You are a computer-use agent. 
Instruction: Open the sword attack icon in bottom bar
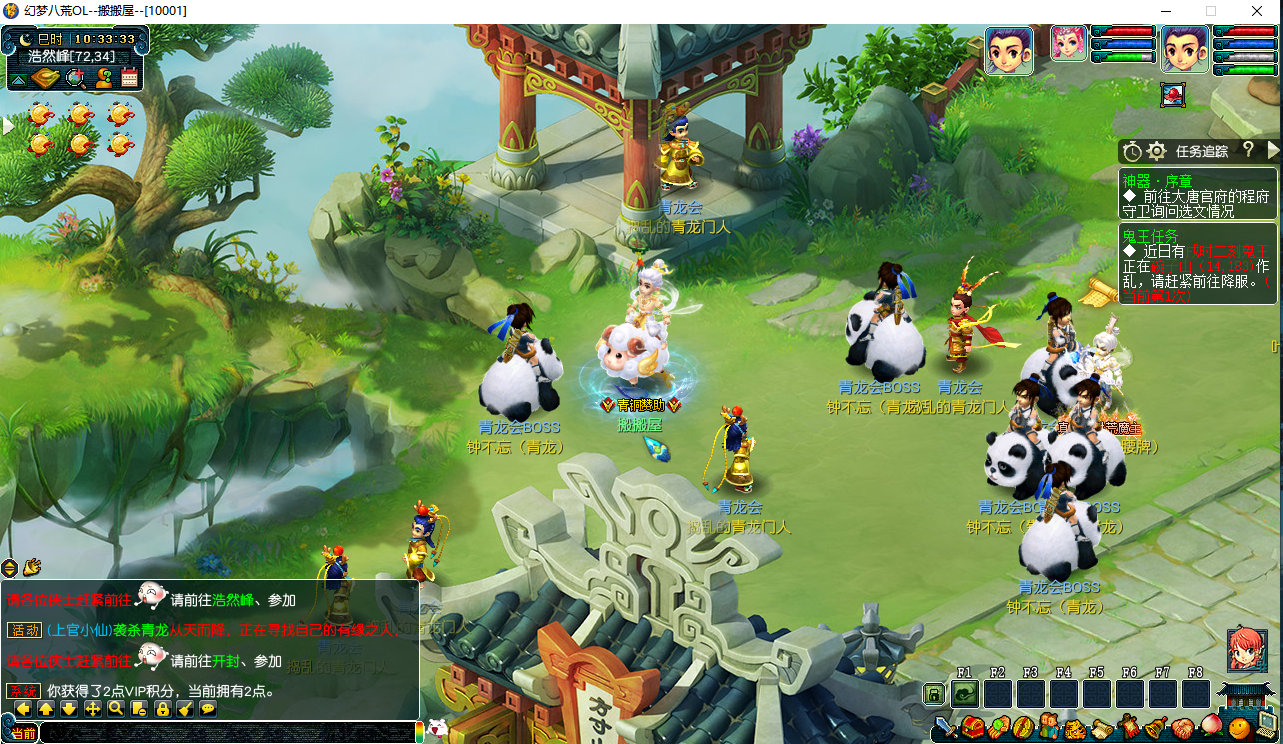[x=945, y=728]
